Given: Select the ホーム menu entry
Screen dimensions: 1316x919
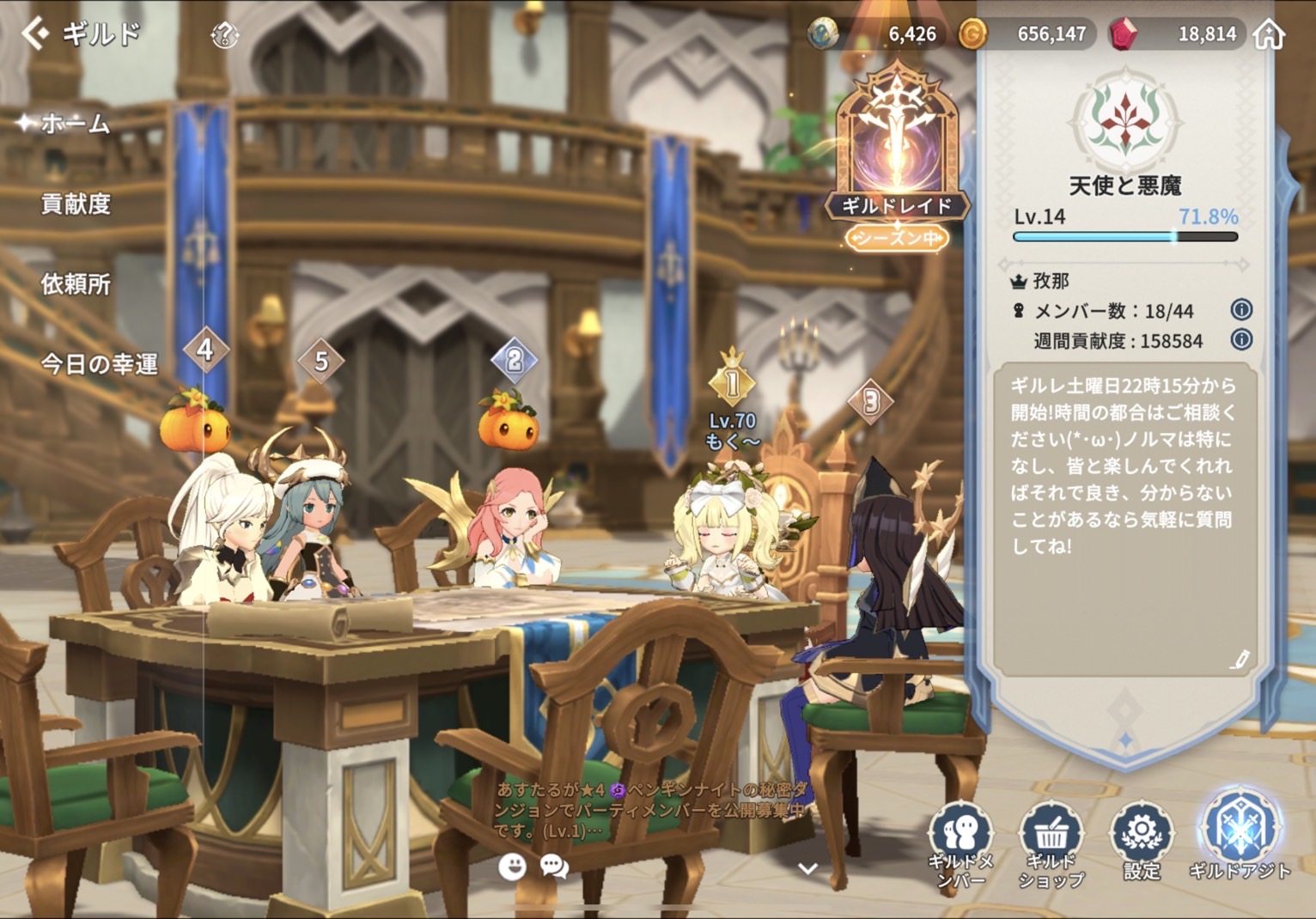Looking at the screenshot, I should point(76,125).
